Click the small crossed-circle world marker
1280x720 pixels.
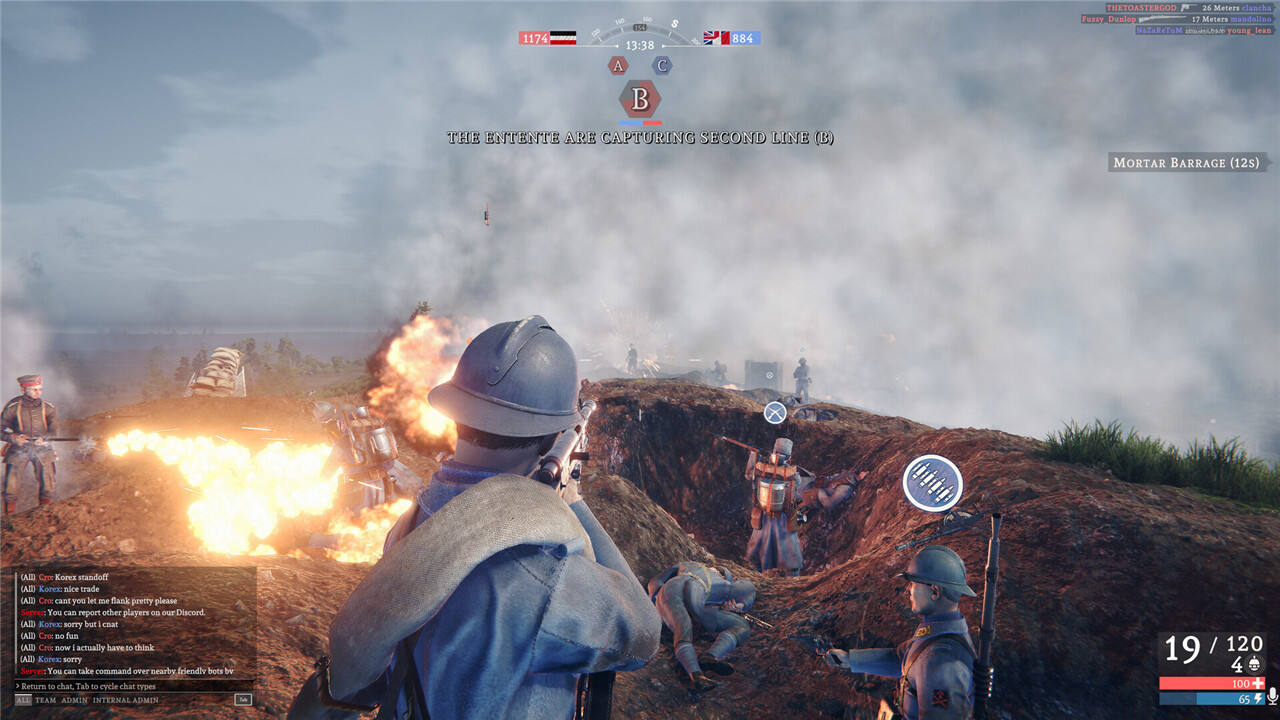point(775,412)
